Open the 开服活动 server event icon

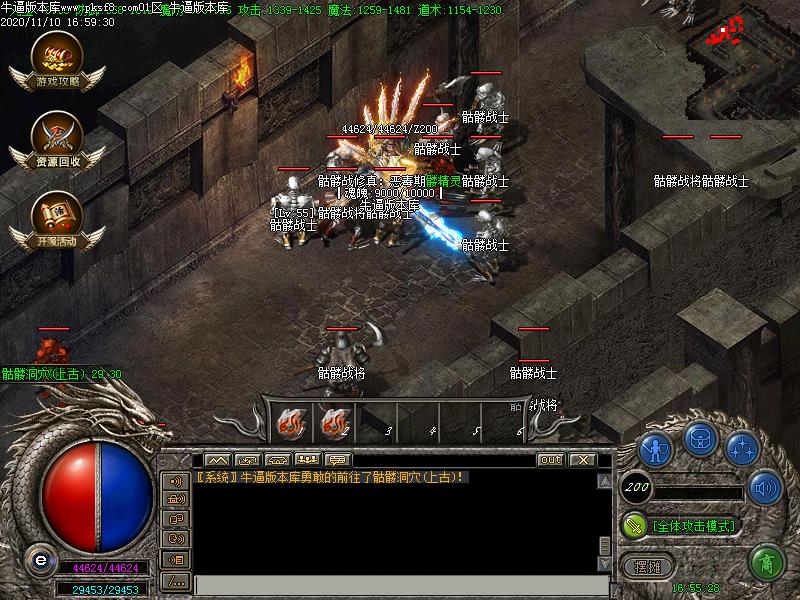[x=56, y=221]
